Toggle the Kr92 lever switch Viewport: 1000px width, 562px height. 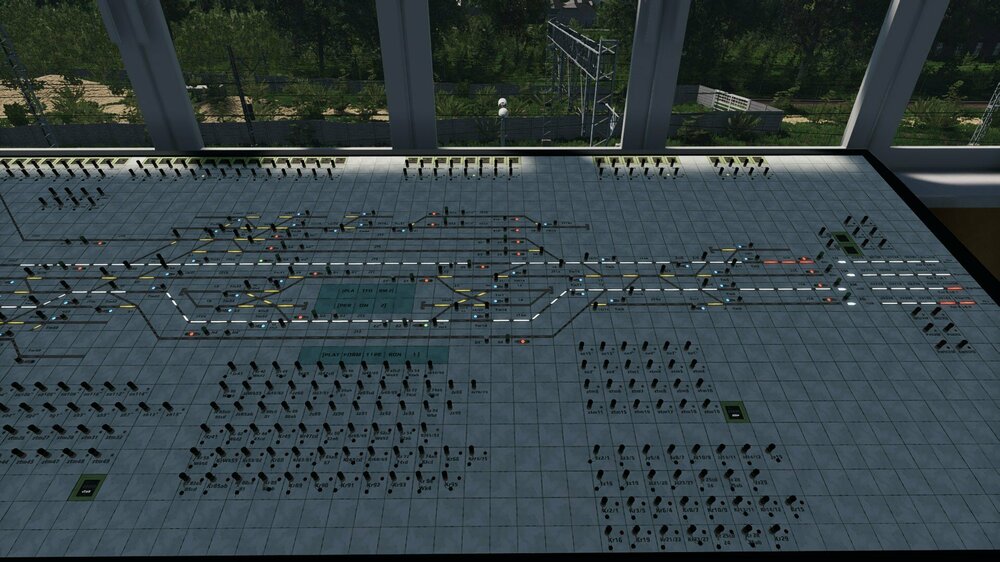tap(366, 476)
